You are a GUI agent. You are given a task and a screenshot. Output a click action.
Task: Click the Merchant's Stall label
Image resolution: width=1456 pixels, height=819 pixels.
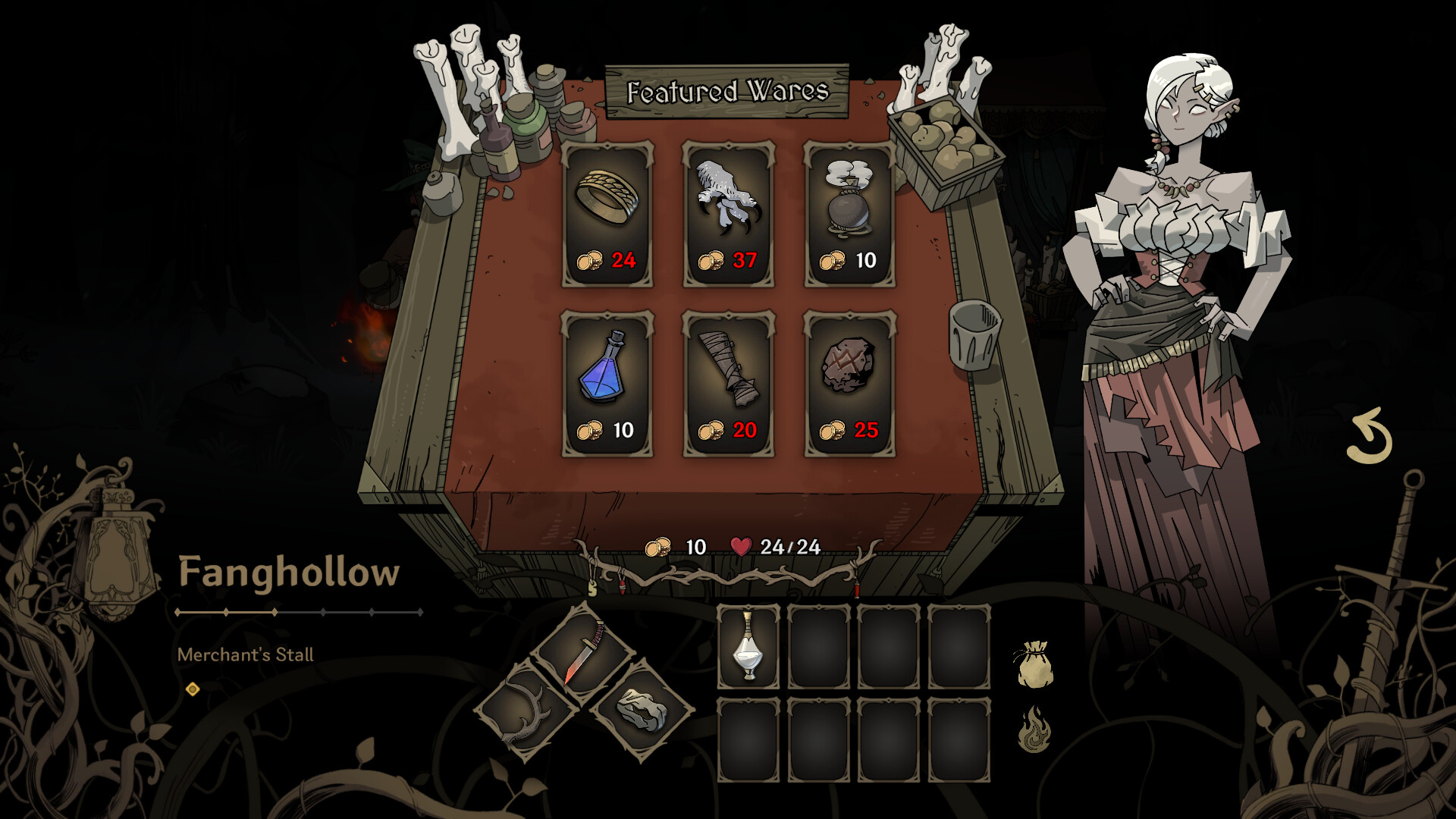pos(244,655)
